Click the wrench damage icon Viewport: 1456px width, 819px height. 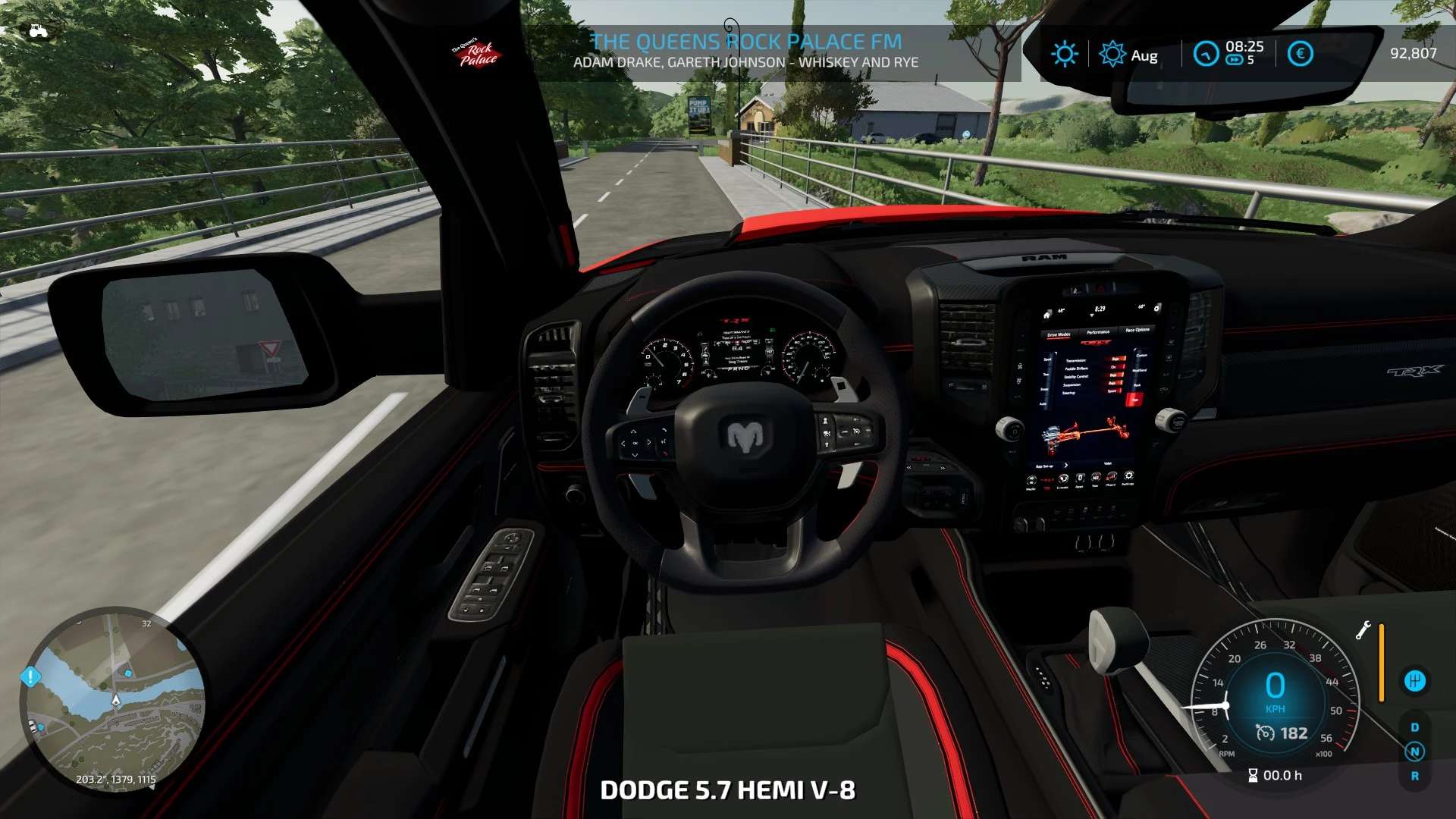[x=1363, y=630]
